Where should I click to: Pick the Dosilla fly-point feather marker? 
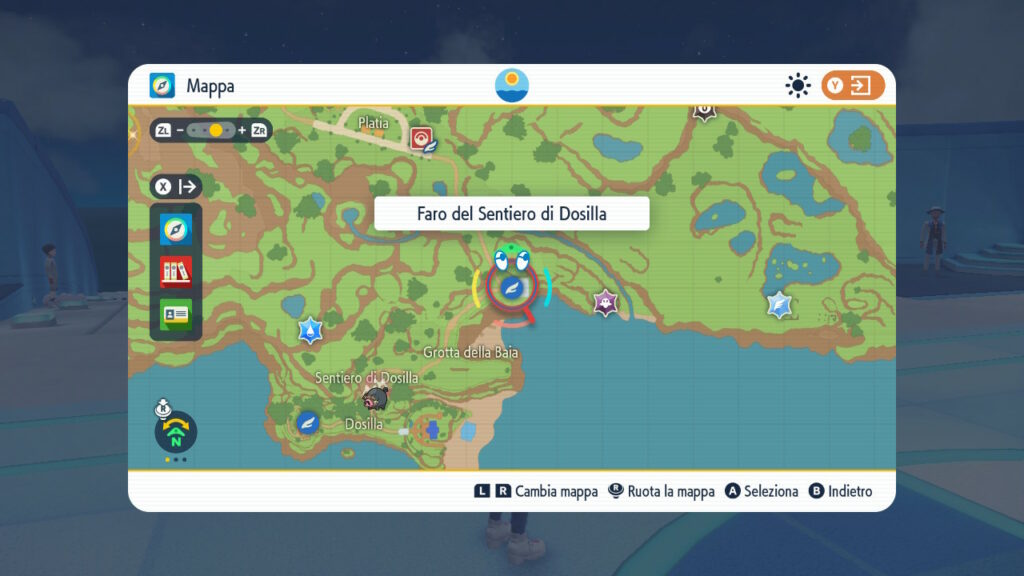308,422
